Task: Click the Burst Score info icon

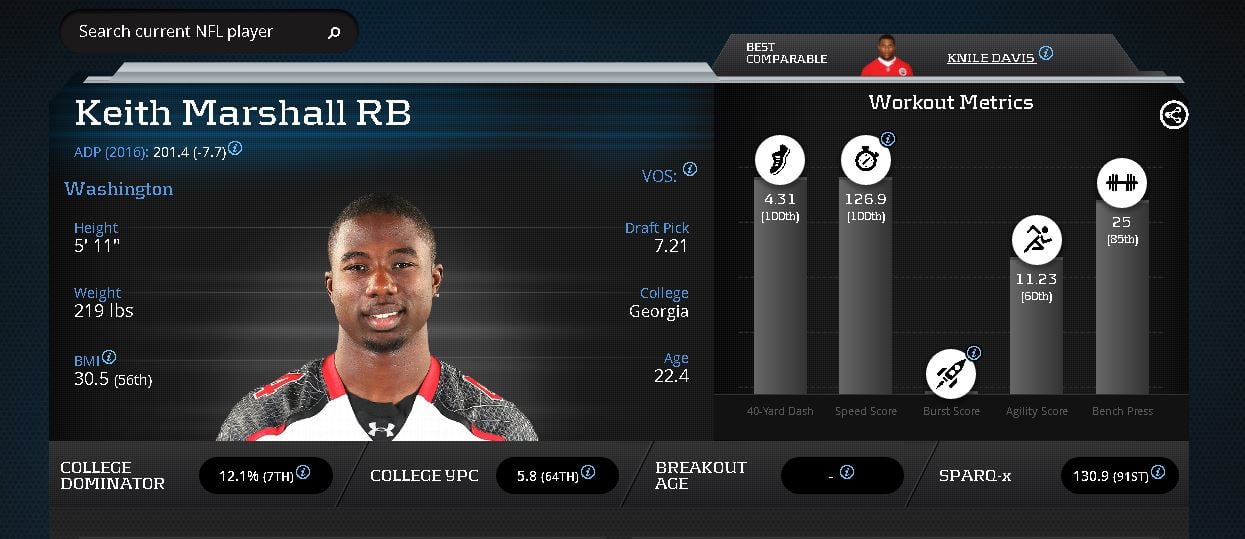Action: (x=974, y=352)
